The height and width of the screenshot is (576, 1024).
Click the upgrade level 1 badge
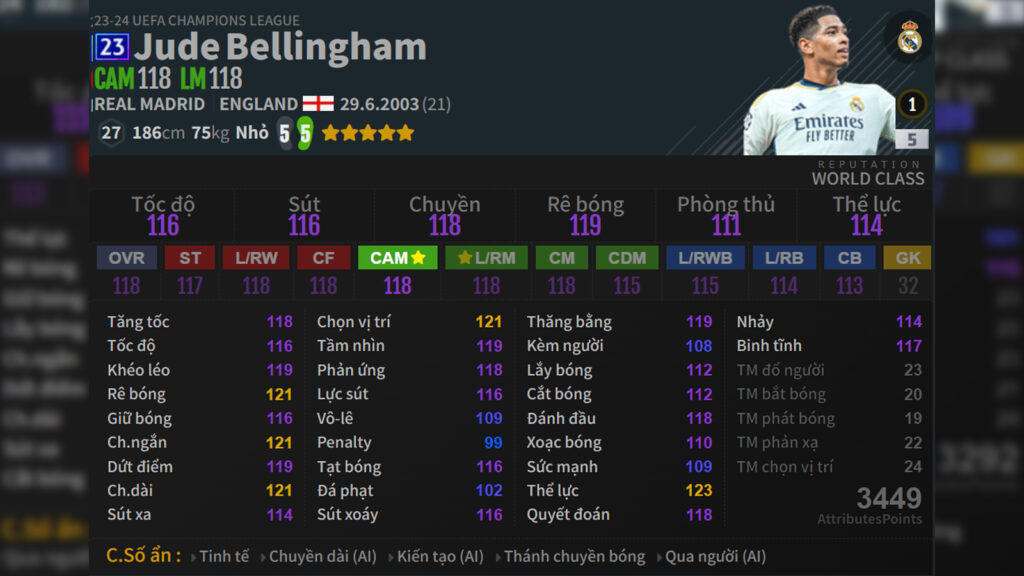point(911,103)
